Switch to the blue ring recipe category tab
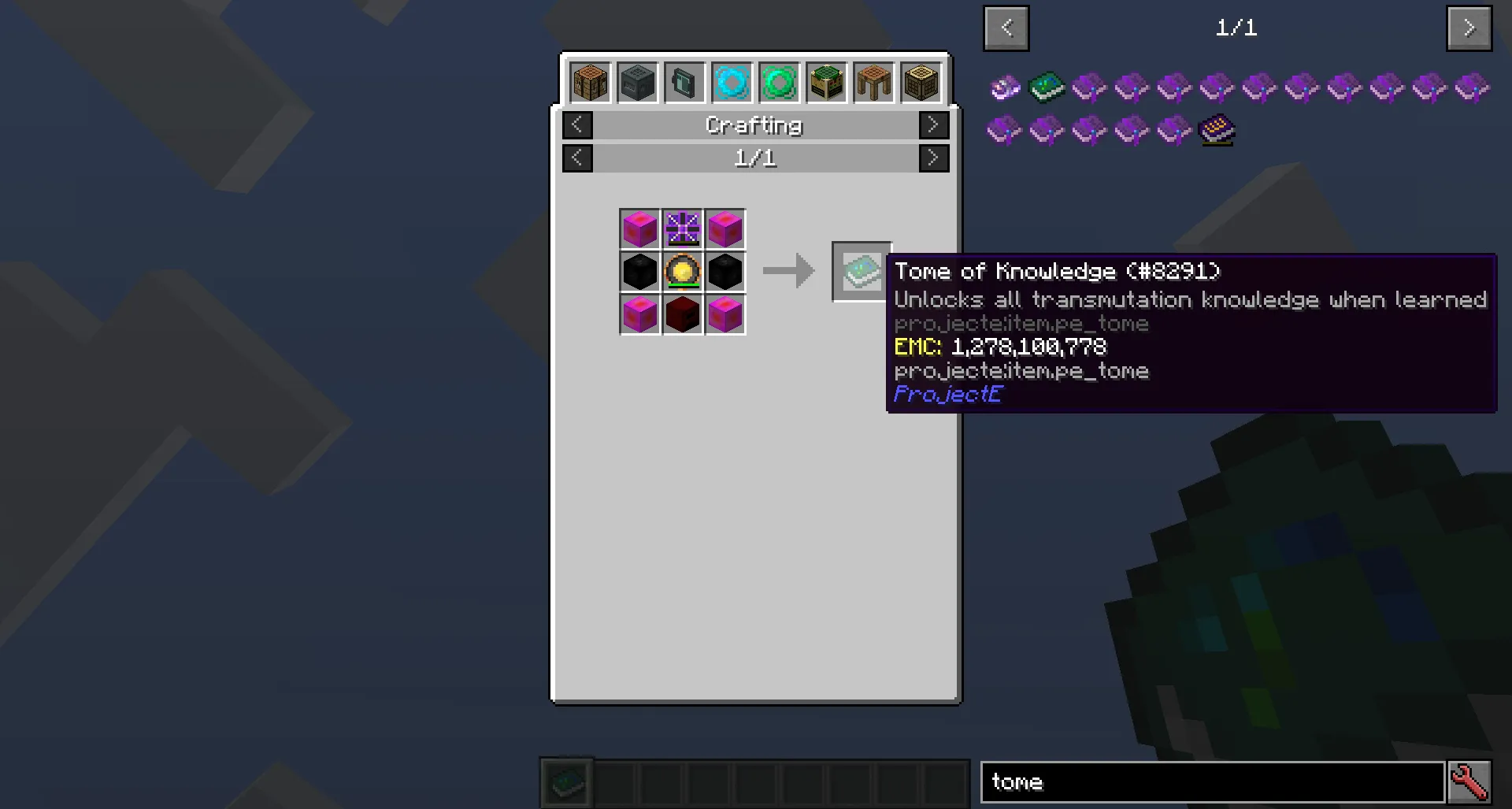Viewport: 1512px width, 809px height. [731, 82]
